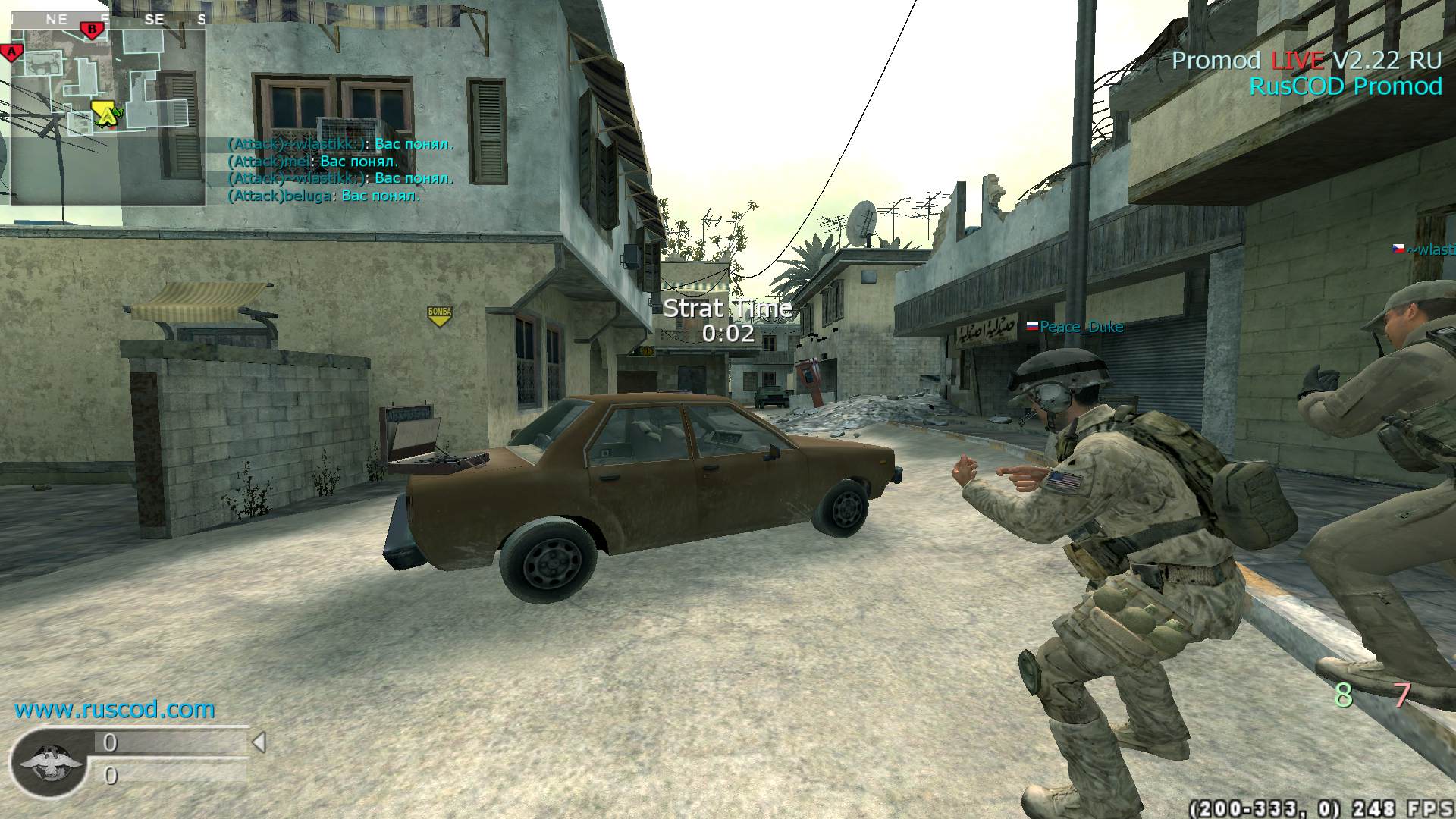Click the Peace_Duke player name tag
This screenshot has width=1456, height=819.
click(1081, 327)
